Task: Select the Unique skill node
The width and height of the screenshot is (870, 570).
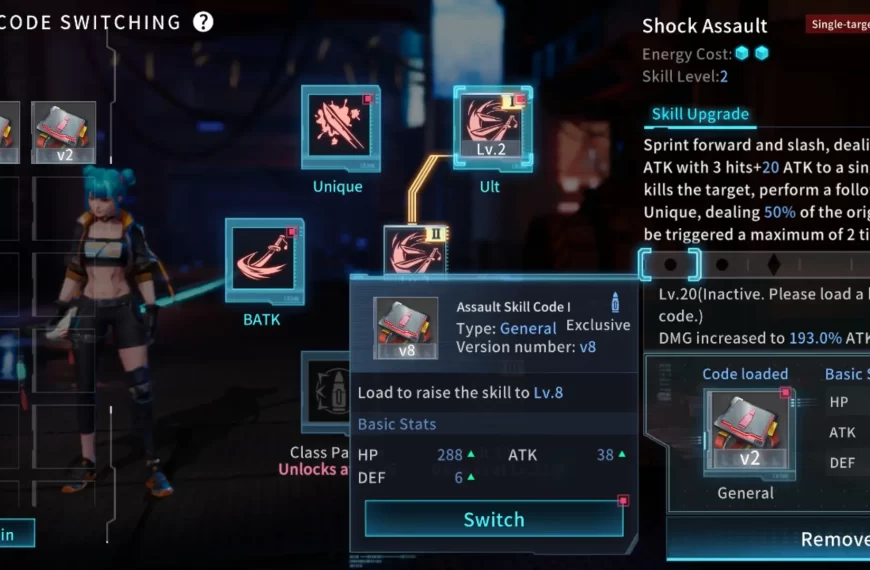Action: (340, 128)
